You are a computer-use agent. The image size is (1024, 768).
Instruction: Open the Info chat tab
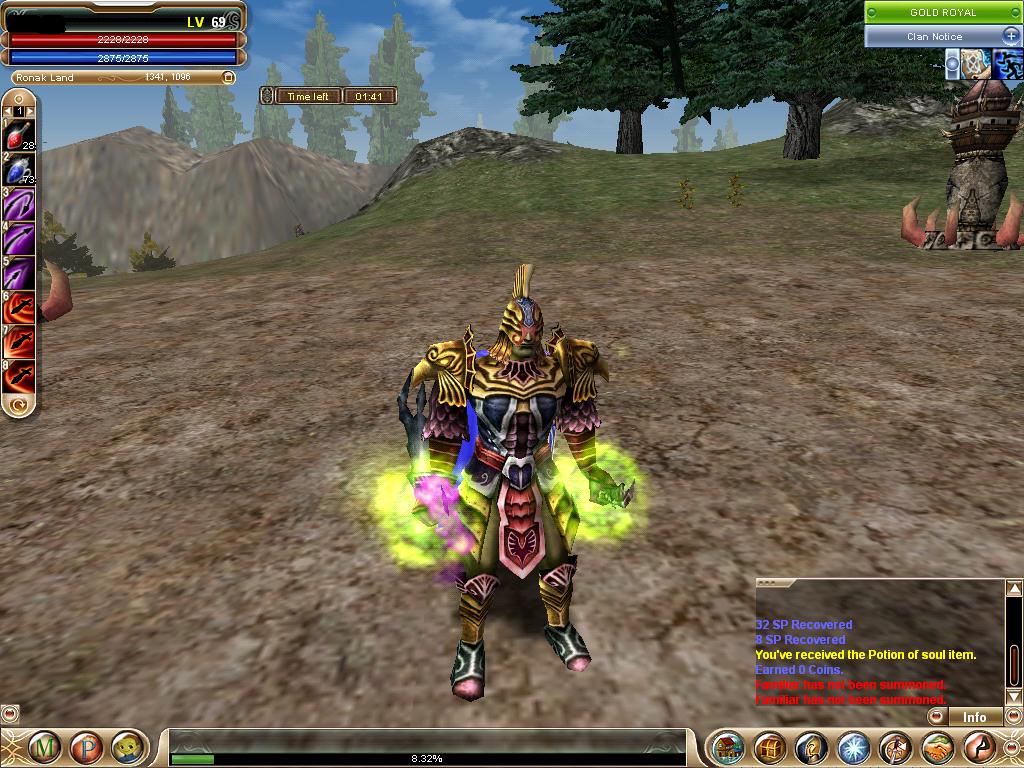(x=974, y=717)
